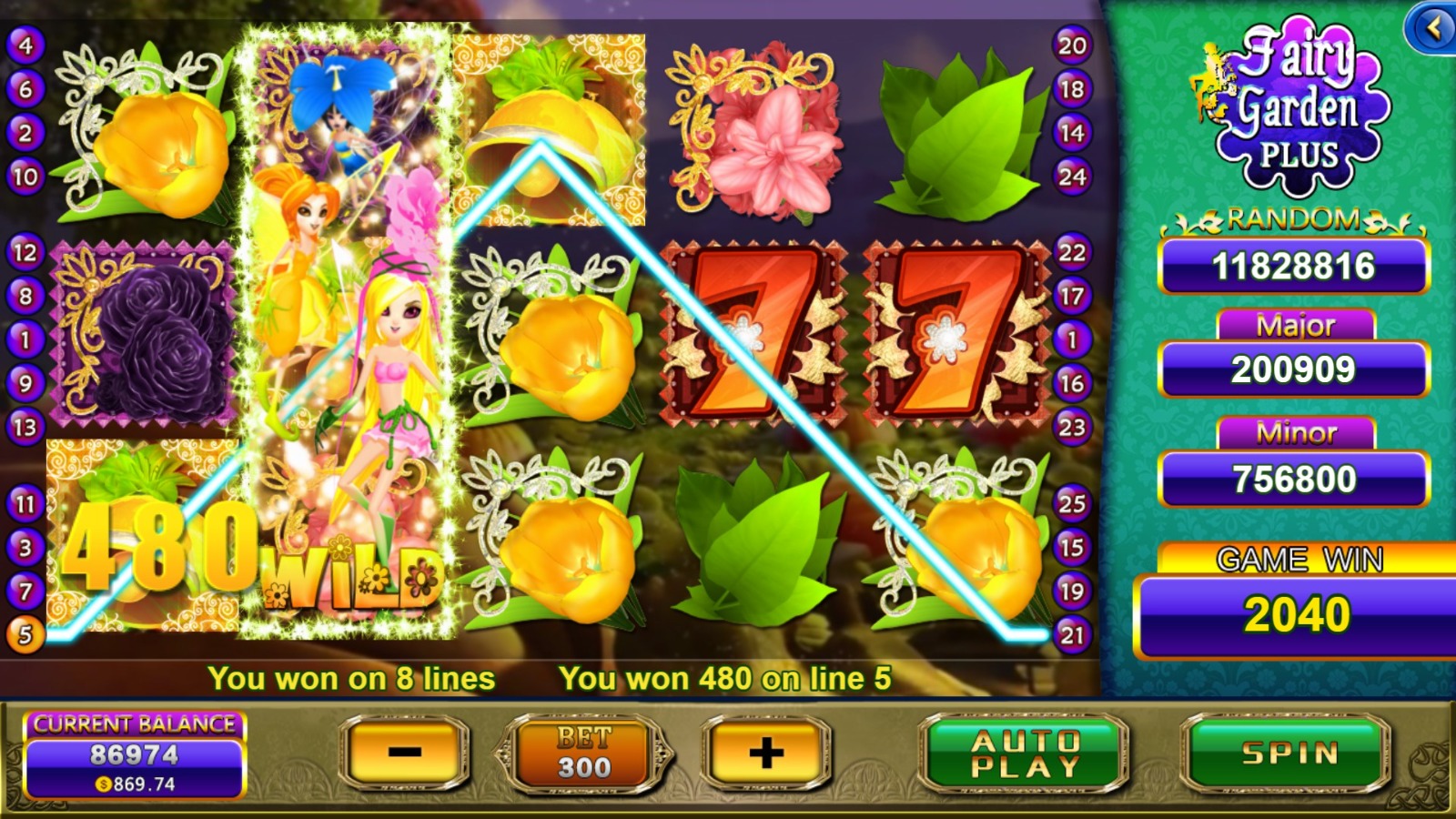1456x819 pixels.
Task: Increase the bet with the plus button
Action: click(x=766, y=753)
